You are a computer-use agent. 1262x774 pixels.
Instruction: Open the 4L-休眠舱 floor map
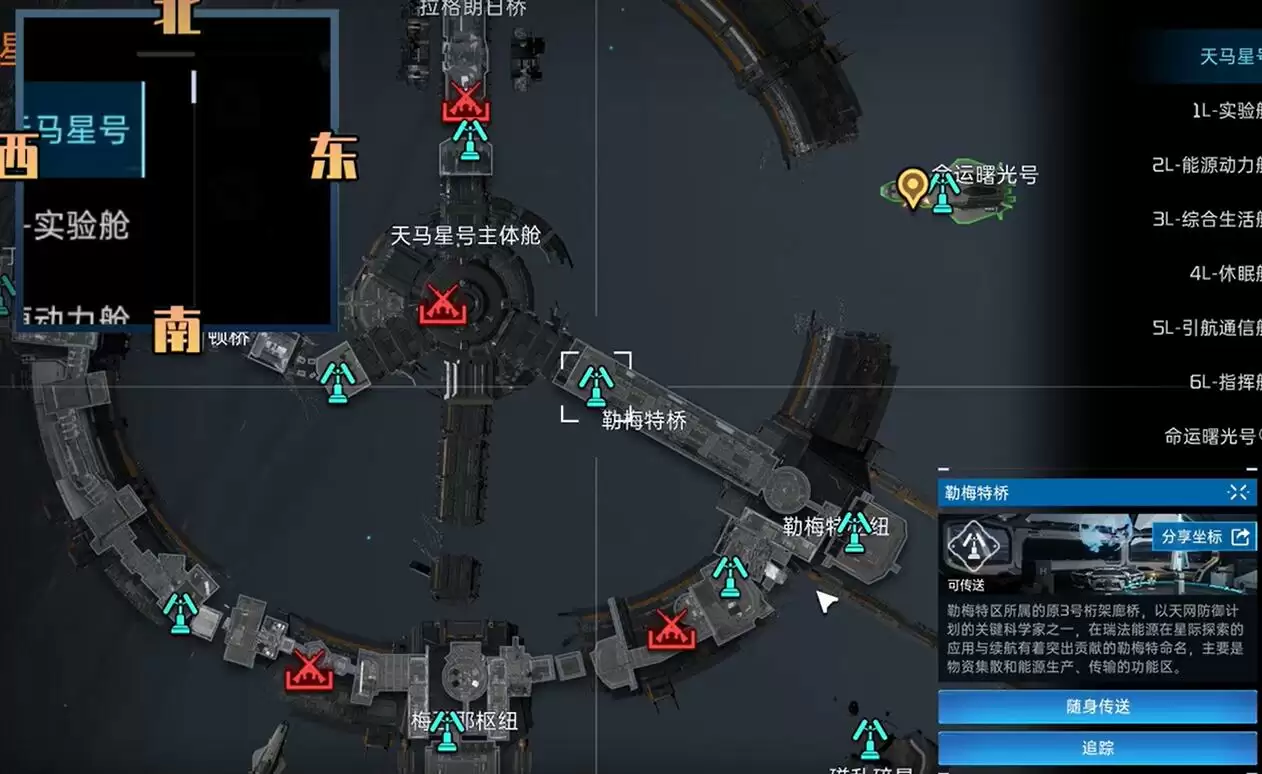(x=1225, y=273)
